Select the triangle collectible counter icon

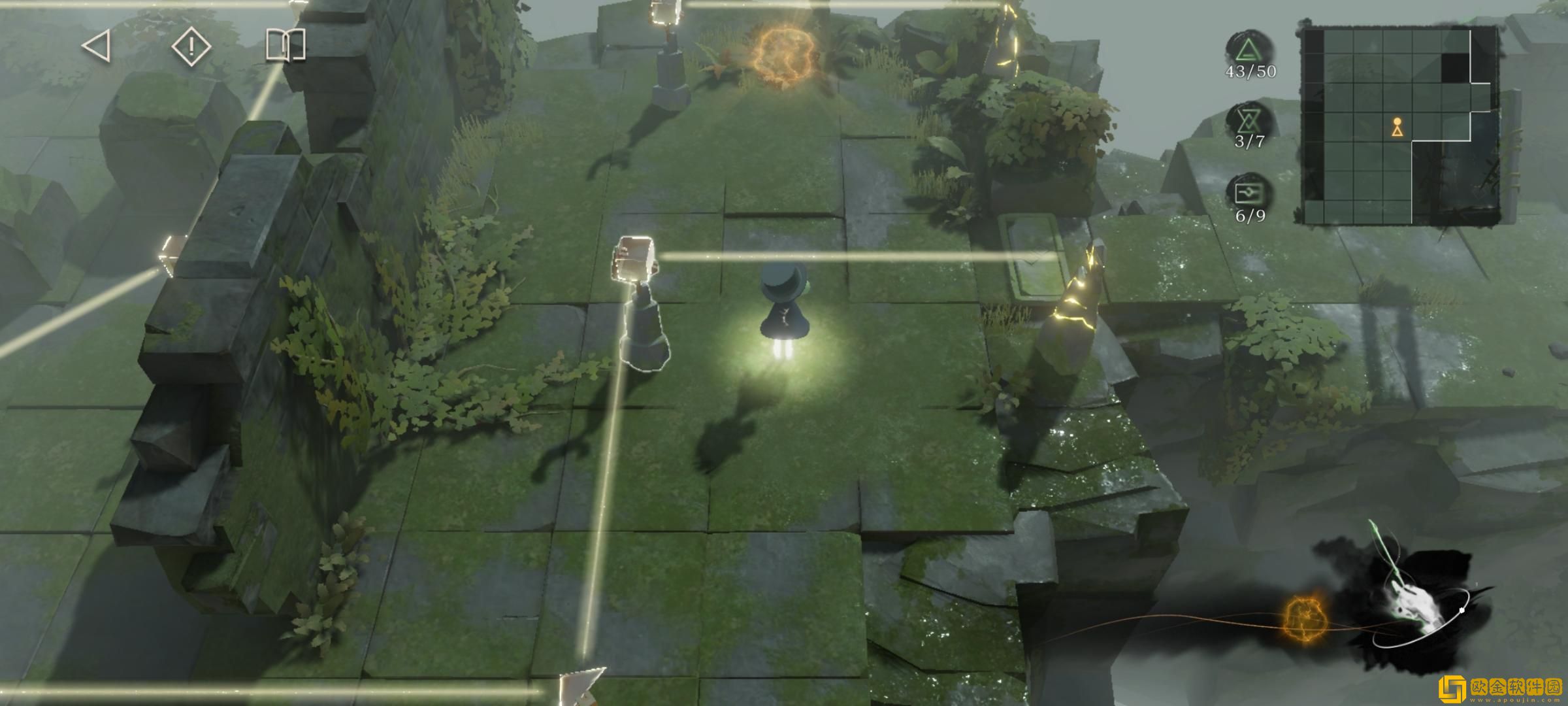tap(1249, 49)
